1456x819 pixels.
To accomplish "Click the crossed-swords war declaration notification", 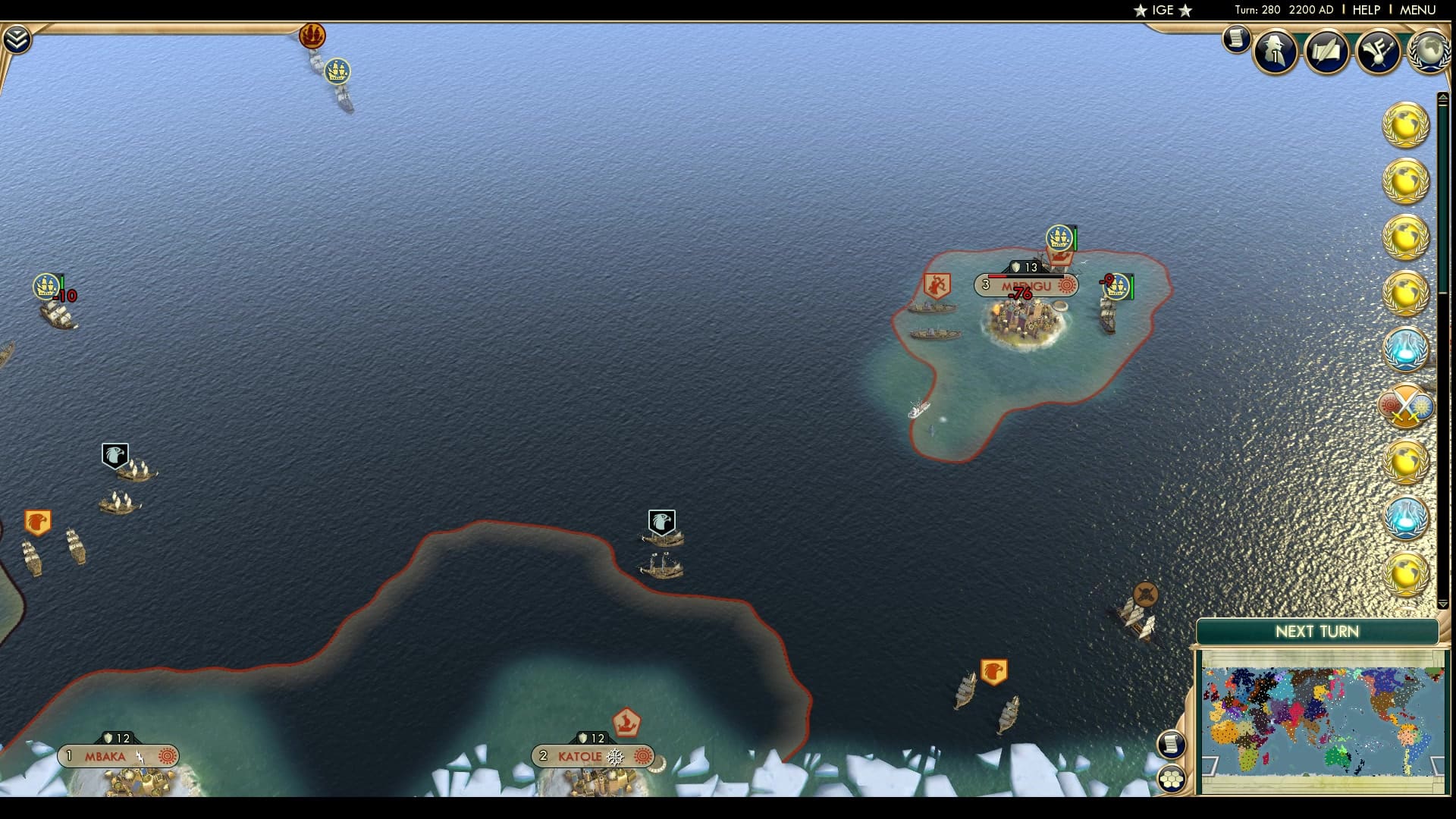I will 1407,406.
